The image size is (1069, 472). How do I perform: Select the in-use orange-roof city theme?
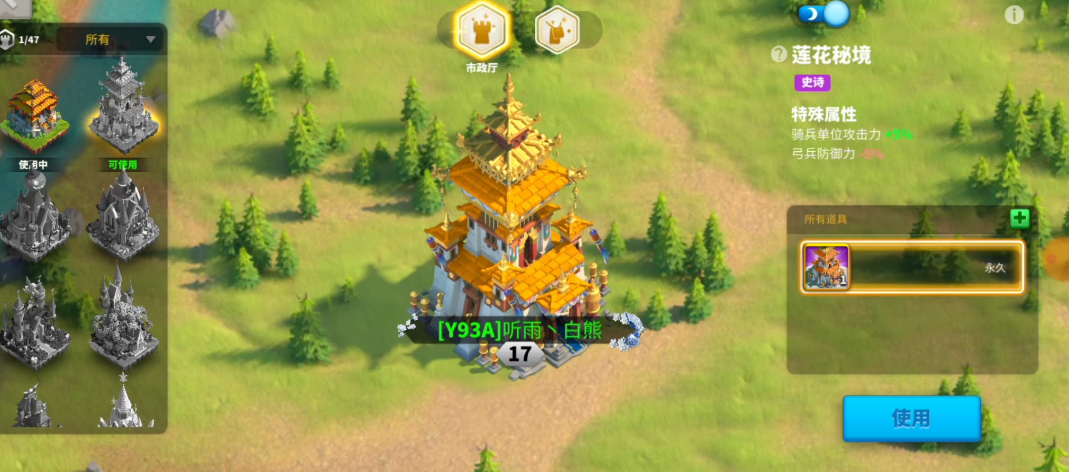(35, 113)
